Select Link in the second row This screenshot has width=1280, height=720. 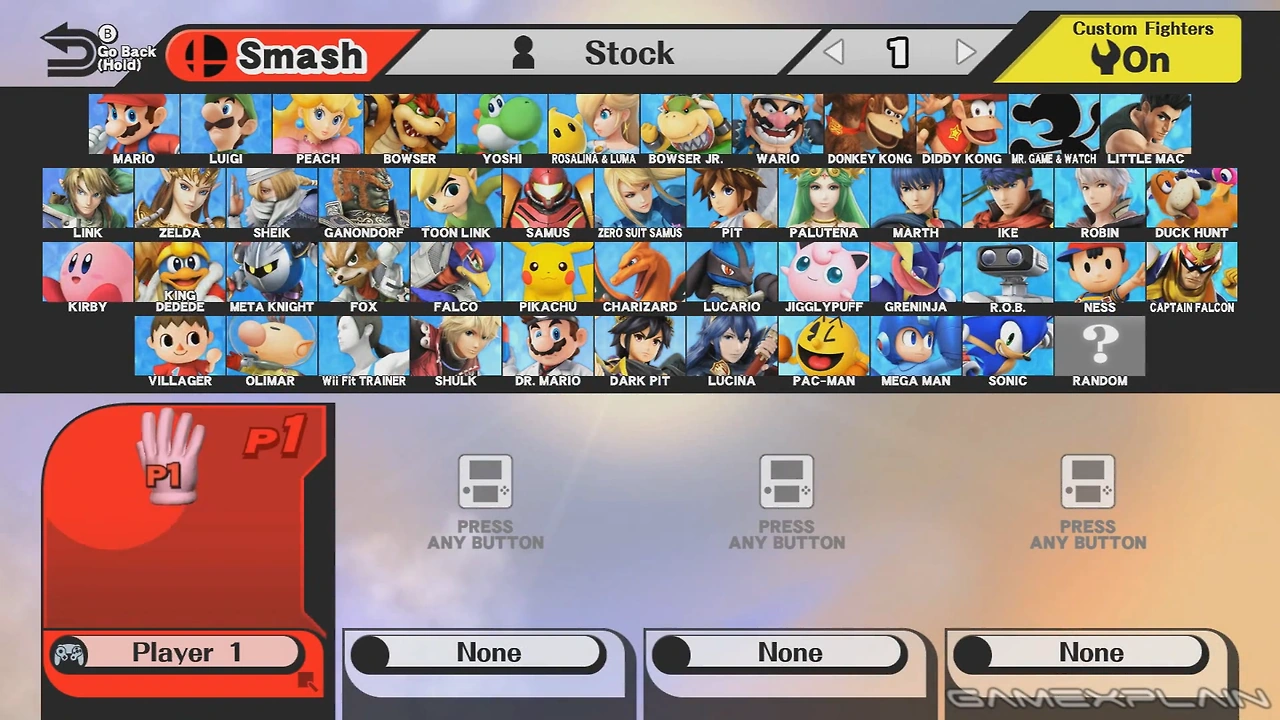(x=87, y=196)
